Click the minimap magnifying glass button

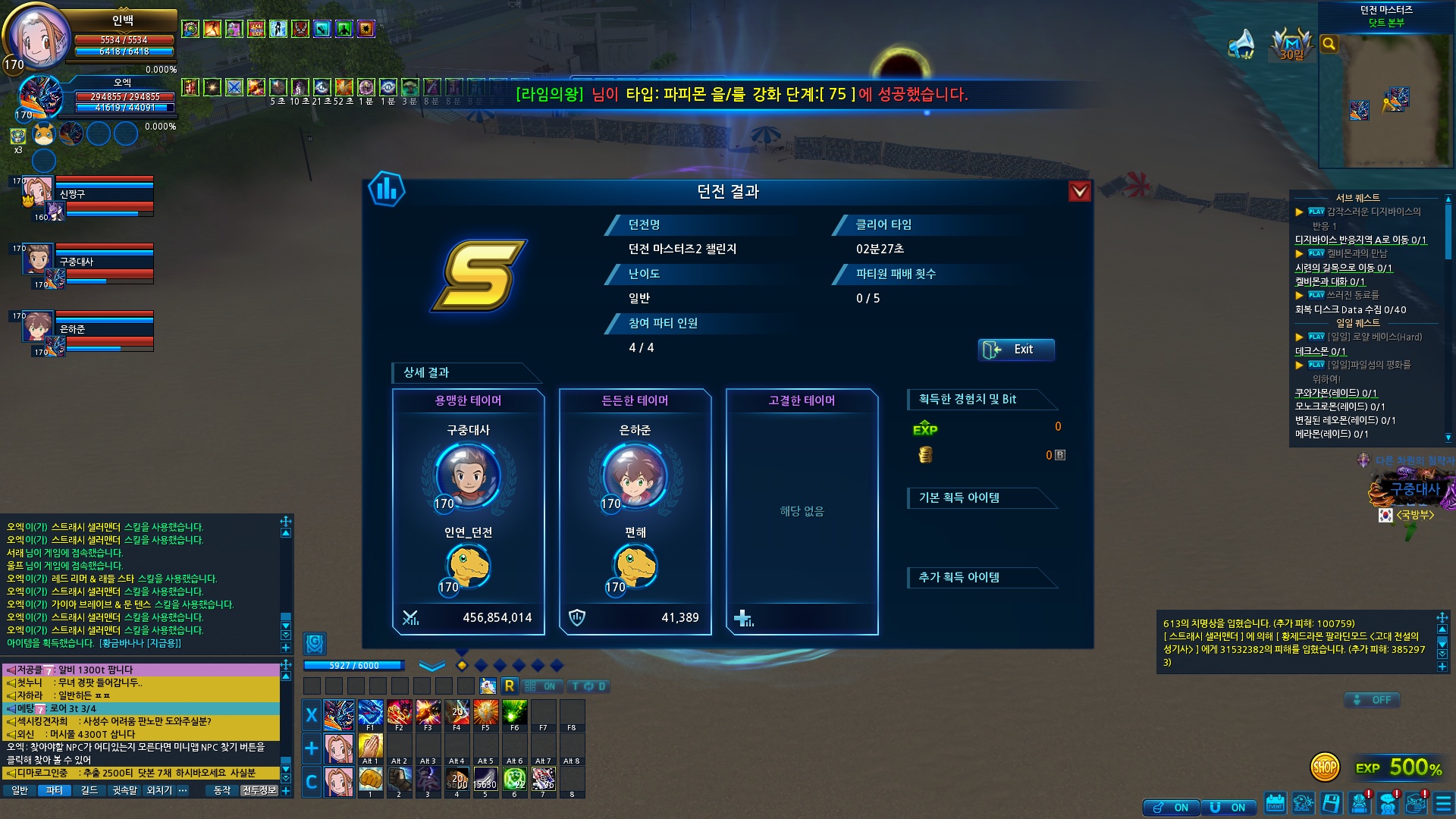point(1329,44)
